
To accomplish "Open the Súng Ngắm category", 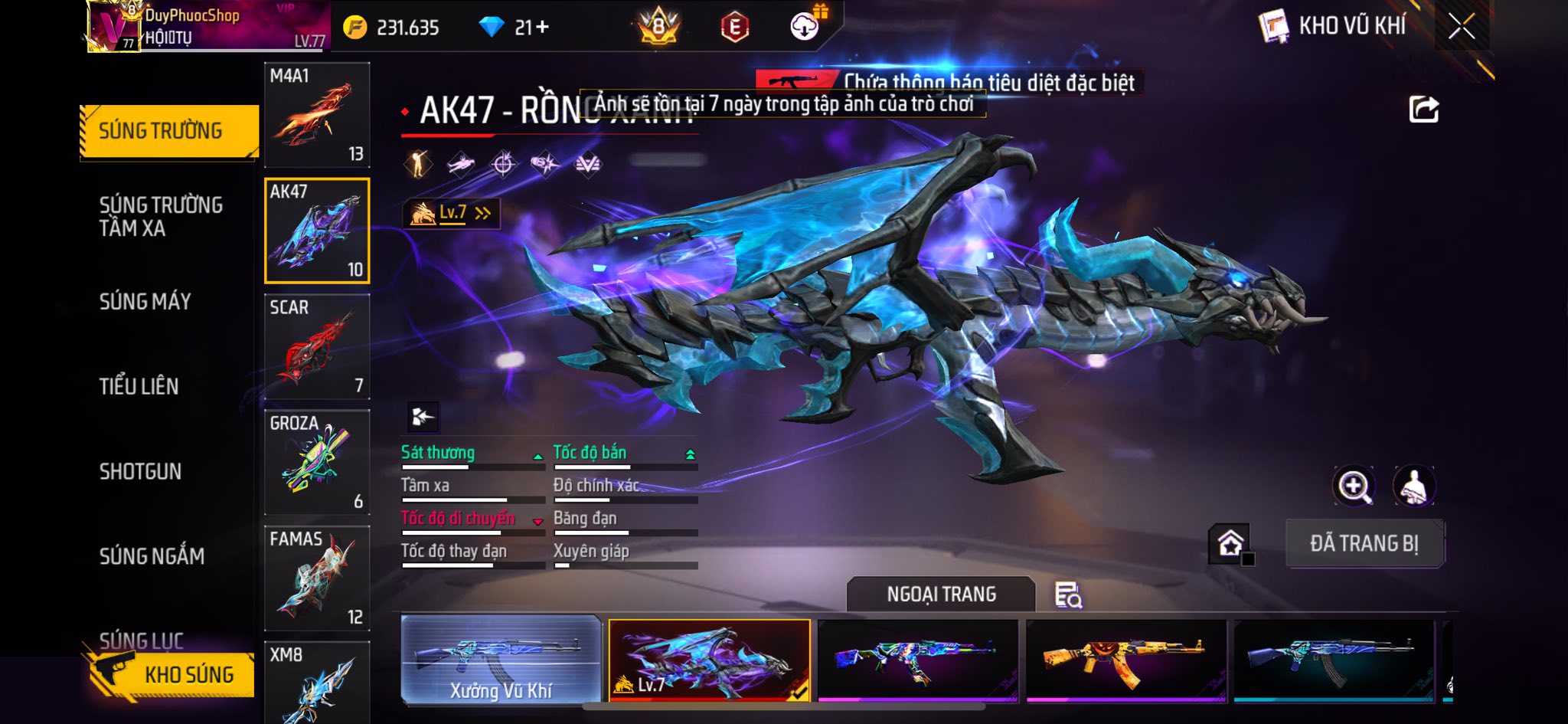I will 152,555.
